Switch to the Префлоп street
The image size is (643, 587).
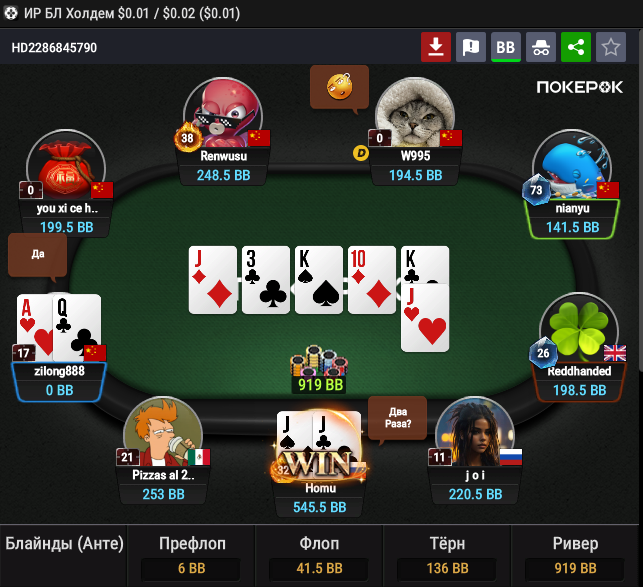coord(192,556)
